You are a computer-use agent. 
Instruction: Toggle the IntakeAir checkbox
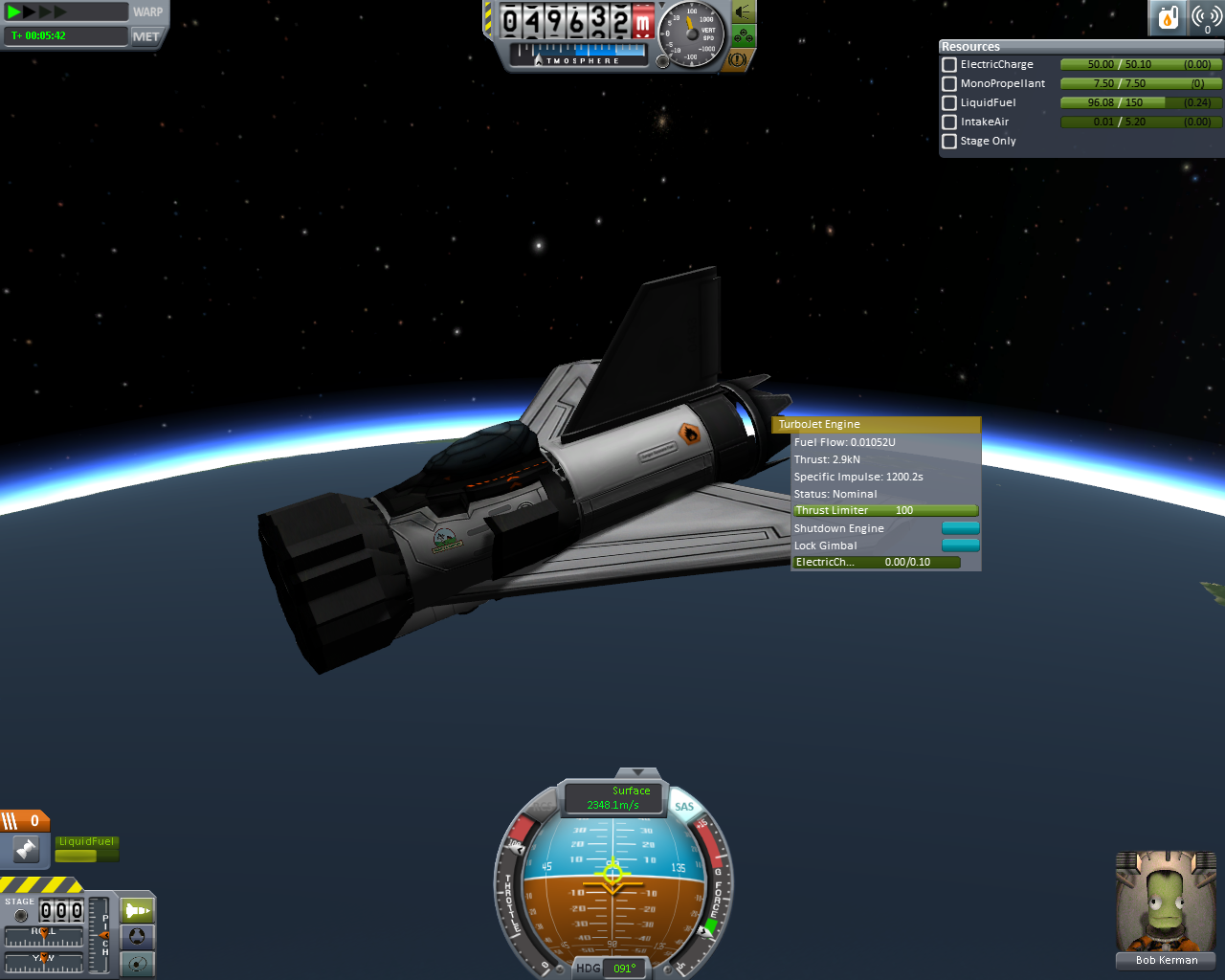(949, 122)
